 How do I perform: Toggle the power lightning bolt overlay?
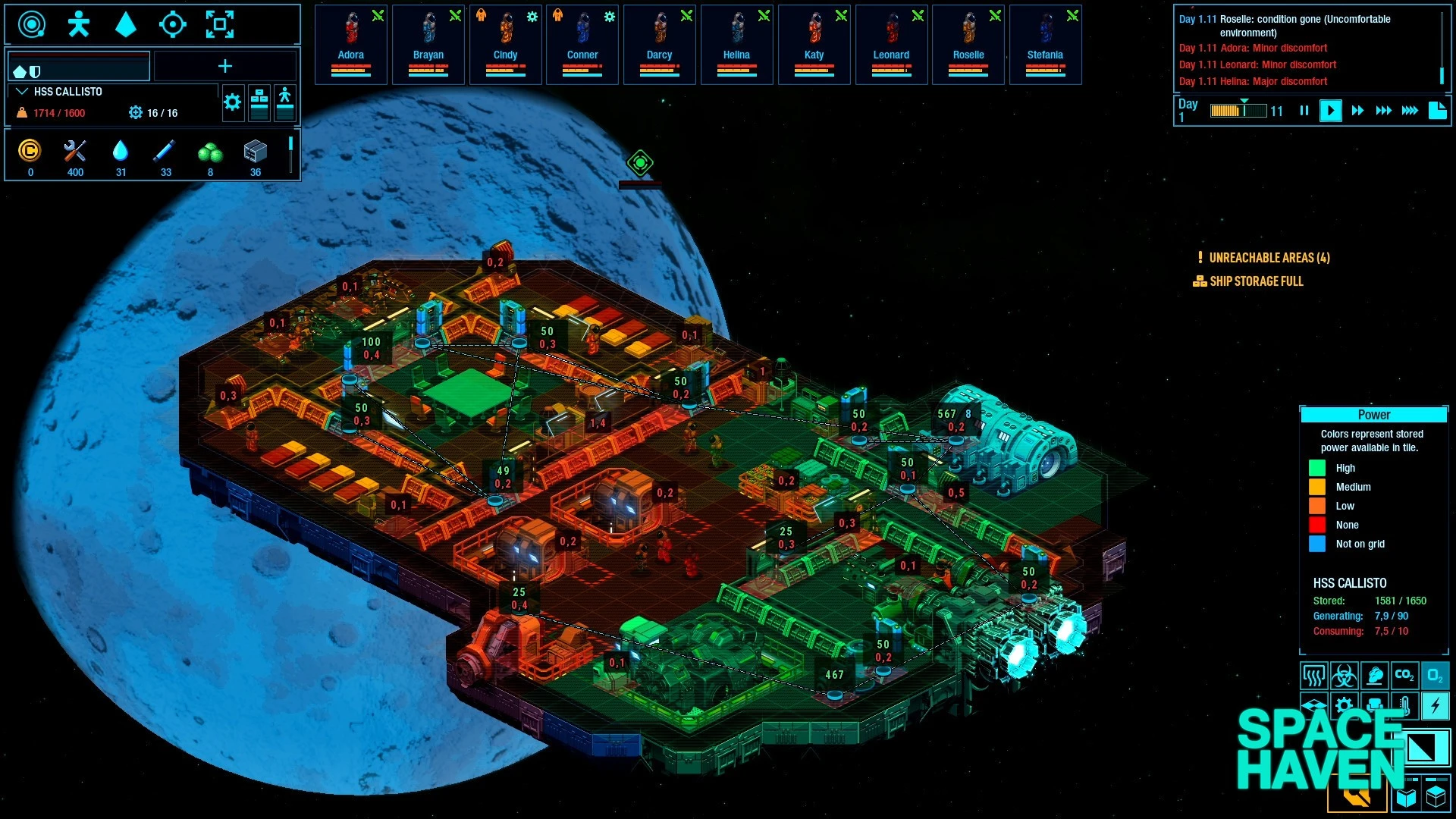(1435, 706)
